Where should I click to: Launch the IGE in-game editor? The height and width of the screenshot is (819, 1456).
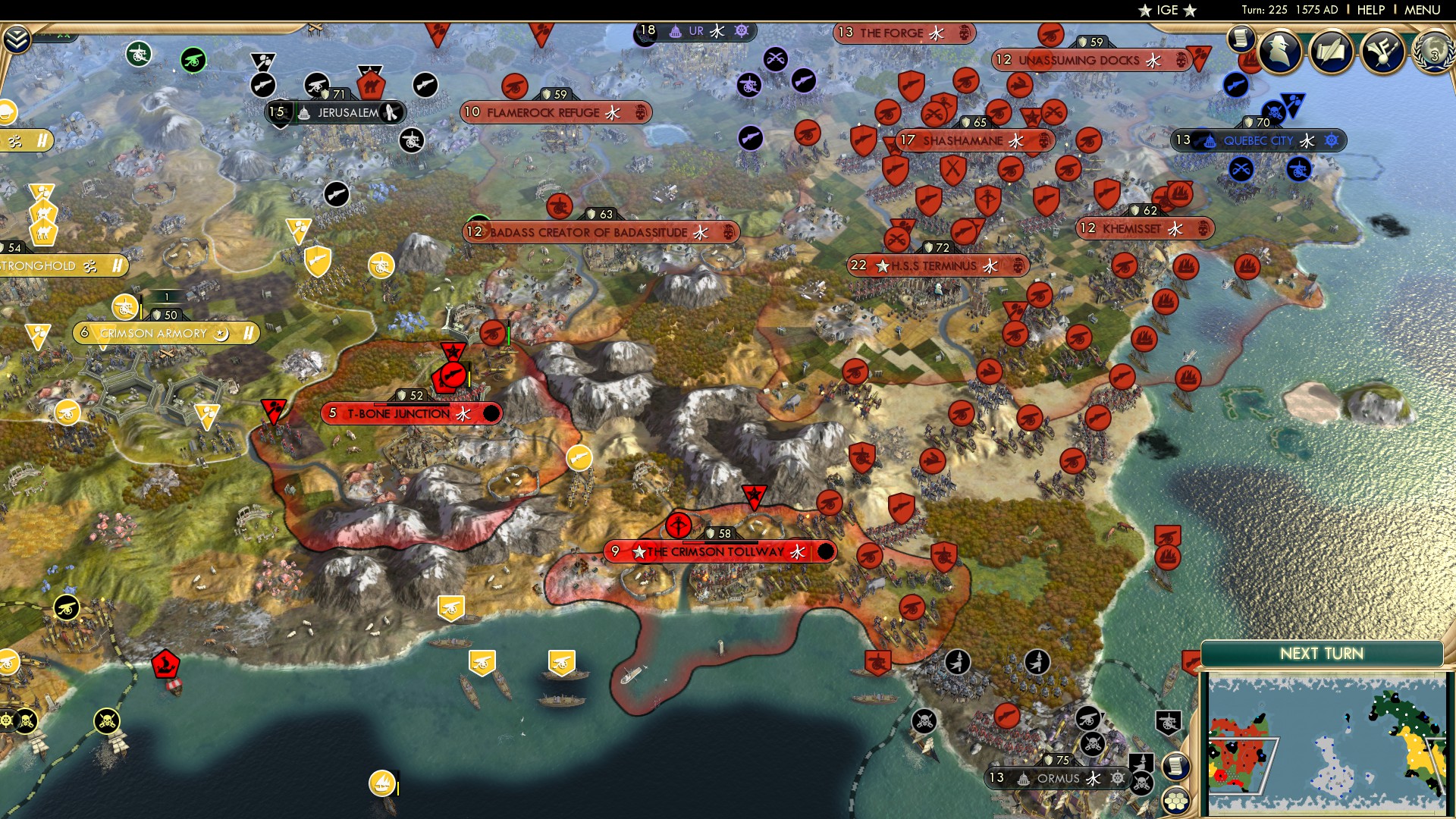1167,10
